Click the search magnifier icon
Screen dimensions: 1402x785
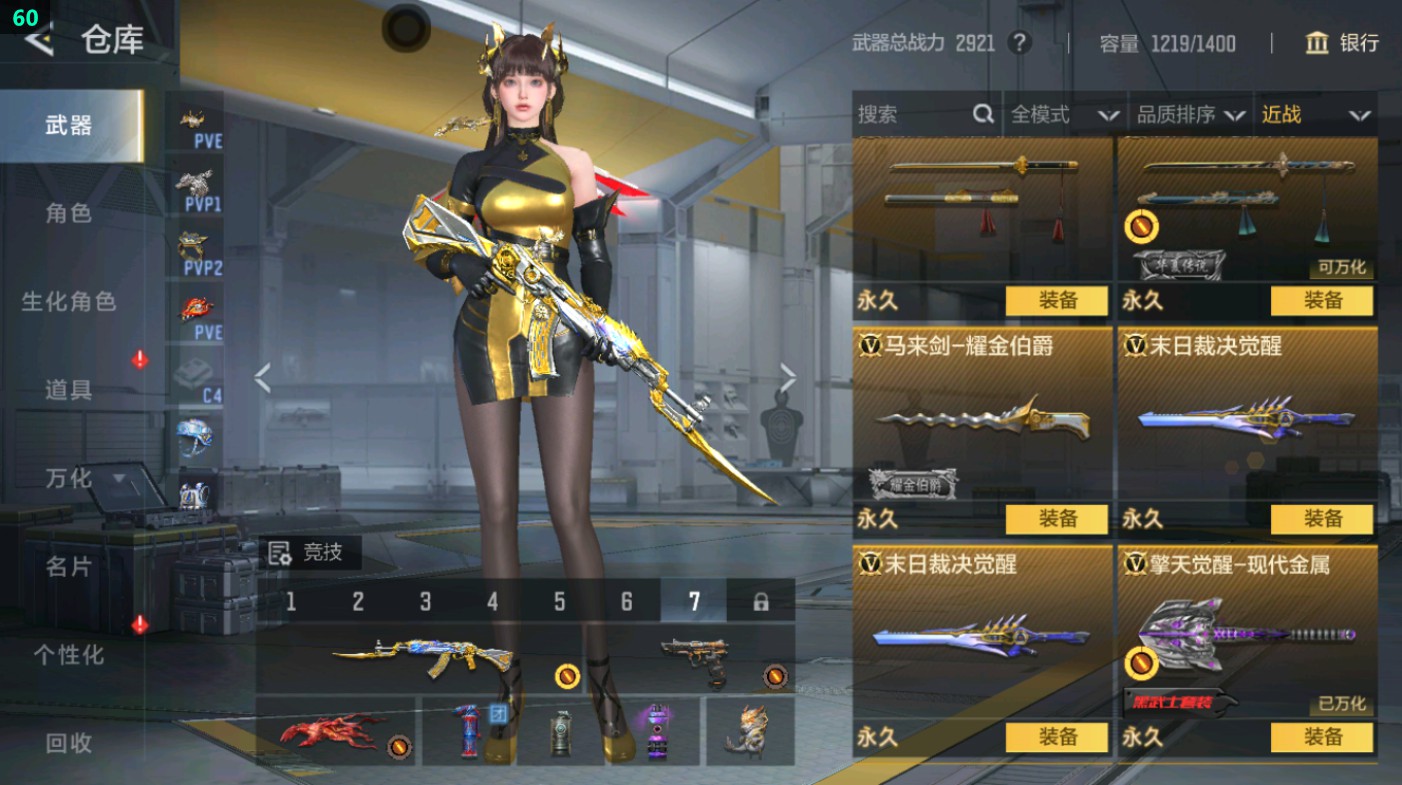[985, 115]
